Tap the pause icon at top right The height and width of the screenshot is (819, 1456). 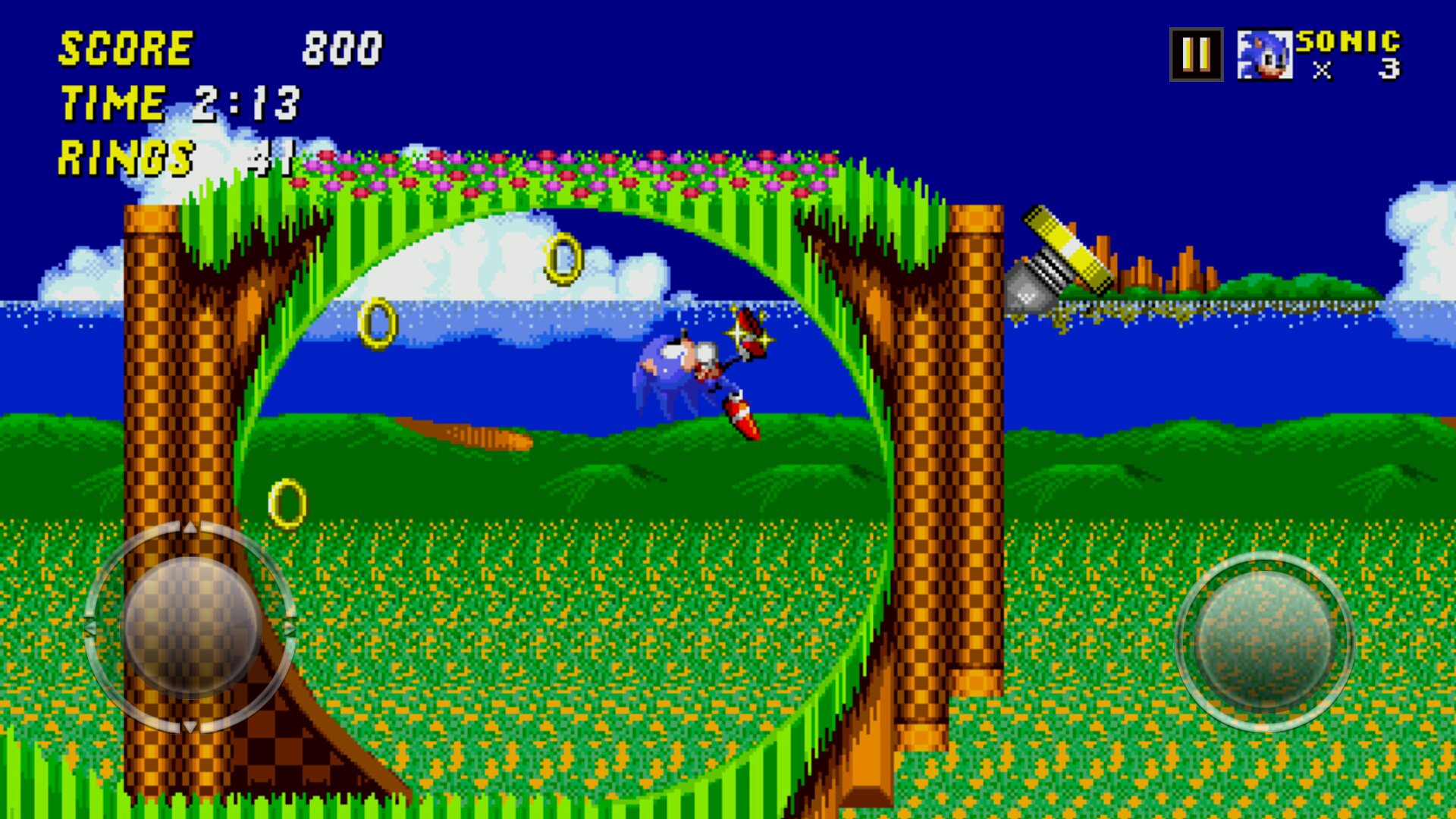(1197, 55)
